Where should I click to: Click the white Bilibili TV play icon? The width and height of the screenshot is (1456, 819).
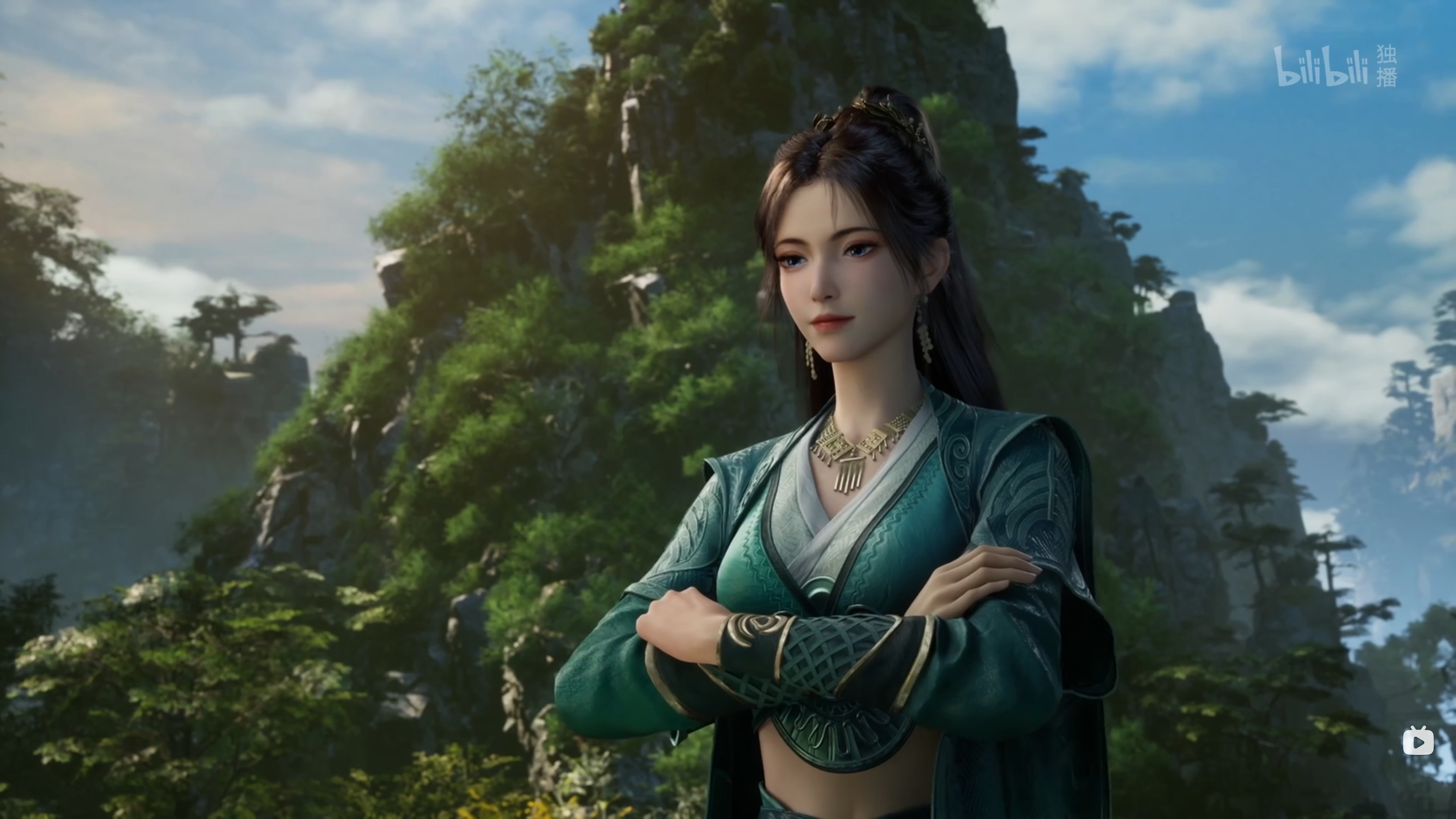click(x=1418, y=741)
